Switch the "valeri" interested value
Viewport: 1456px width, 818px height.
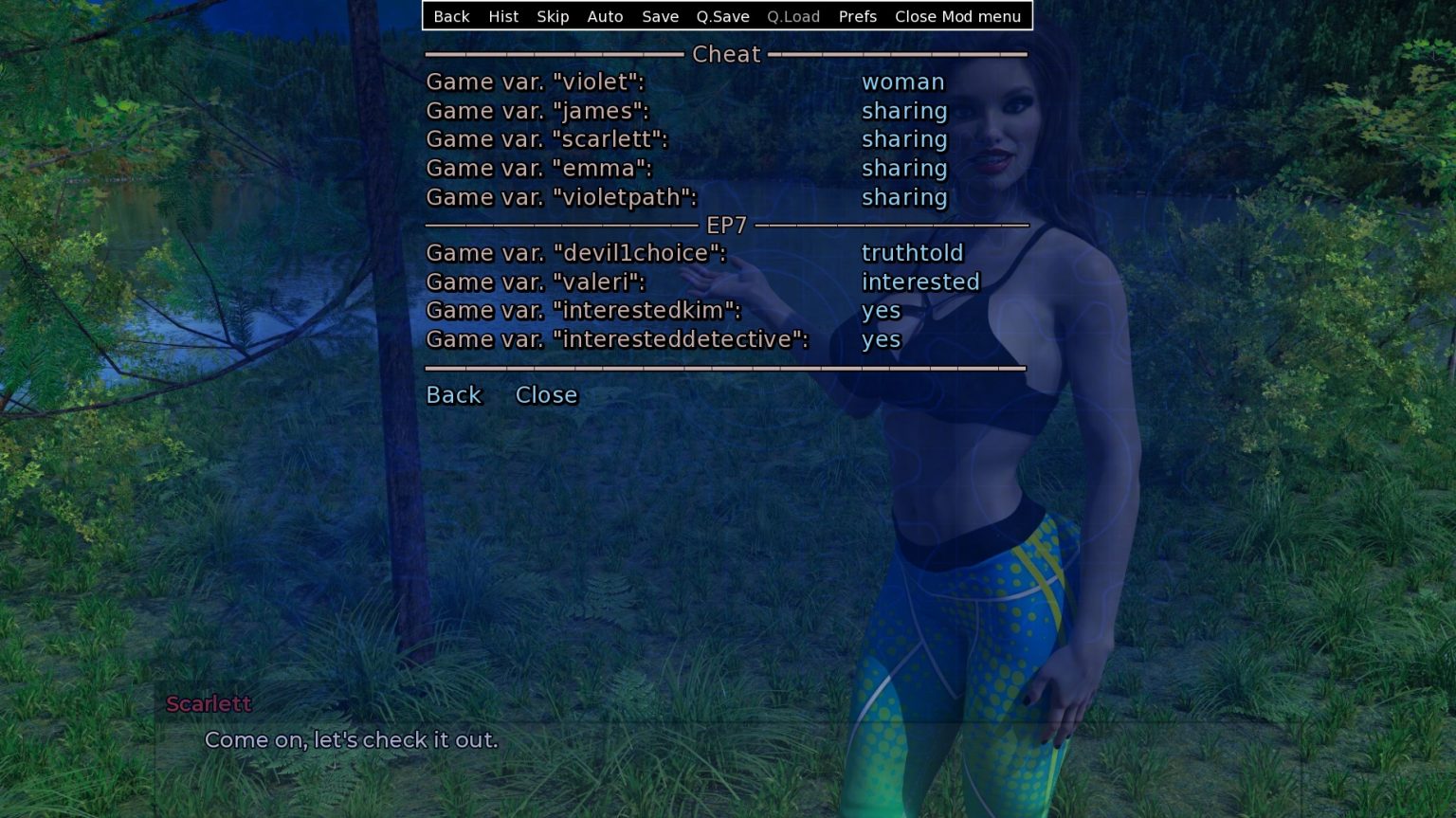coord(920,282)
